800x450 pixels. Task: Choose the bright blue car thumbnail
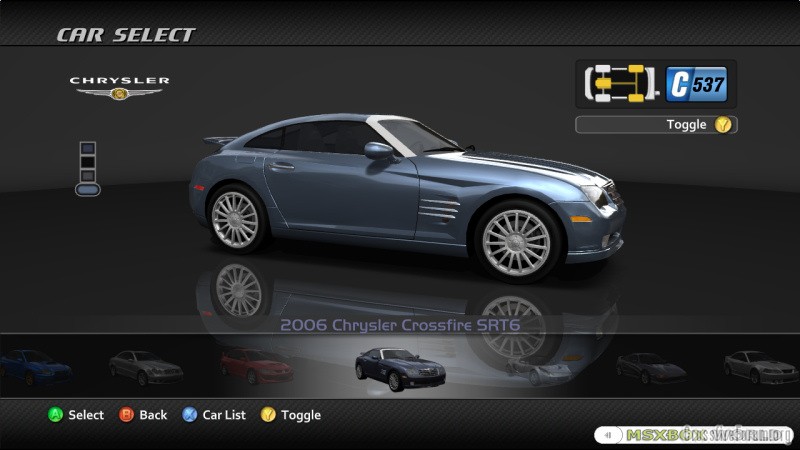36,366
